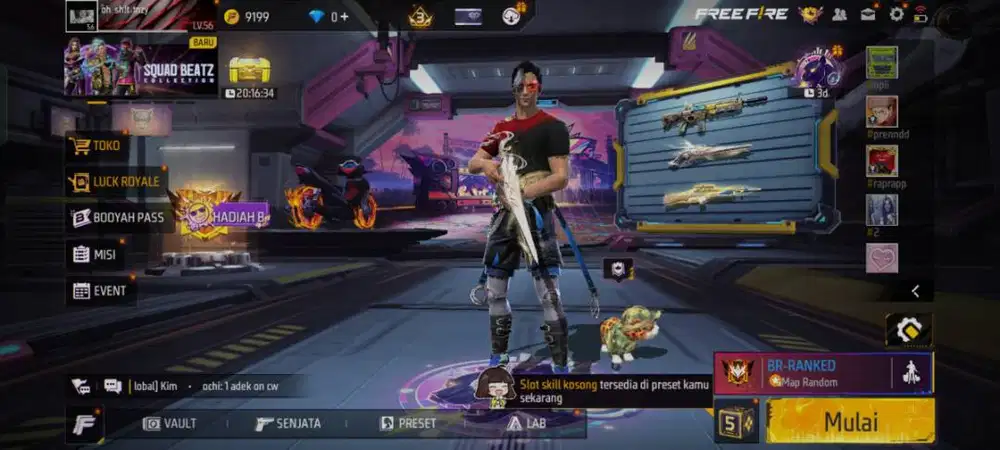Open the Senjata weapons tab
The image size is (1000, 450).
point(288,423)
